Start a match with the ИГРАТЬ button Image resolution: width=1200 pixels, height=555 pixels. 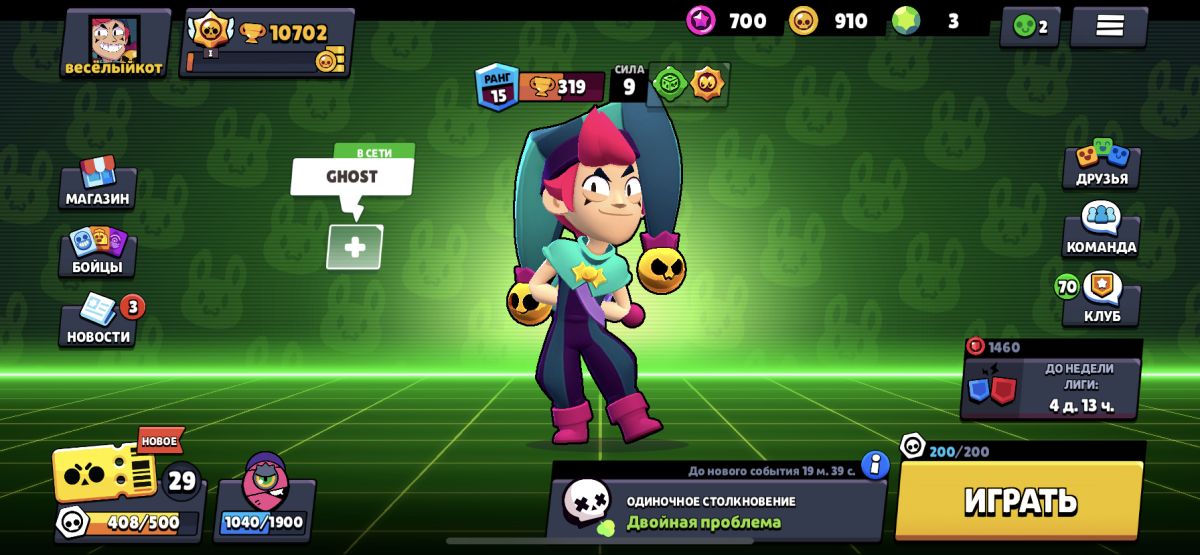(1019, 500)
